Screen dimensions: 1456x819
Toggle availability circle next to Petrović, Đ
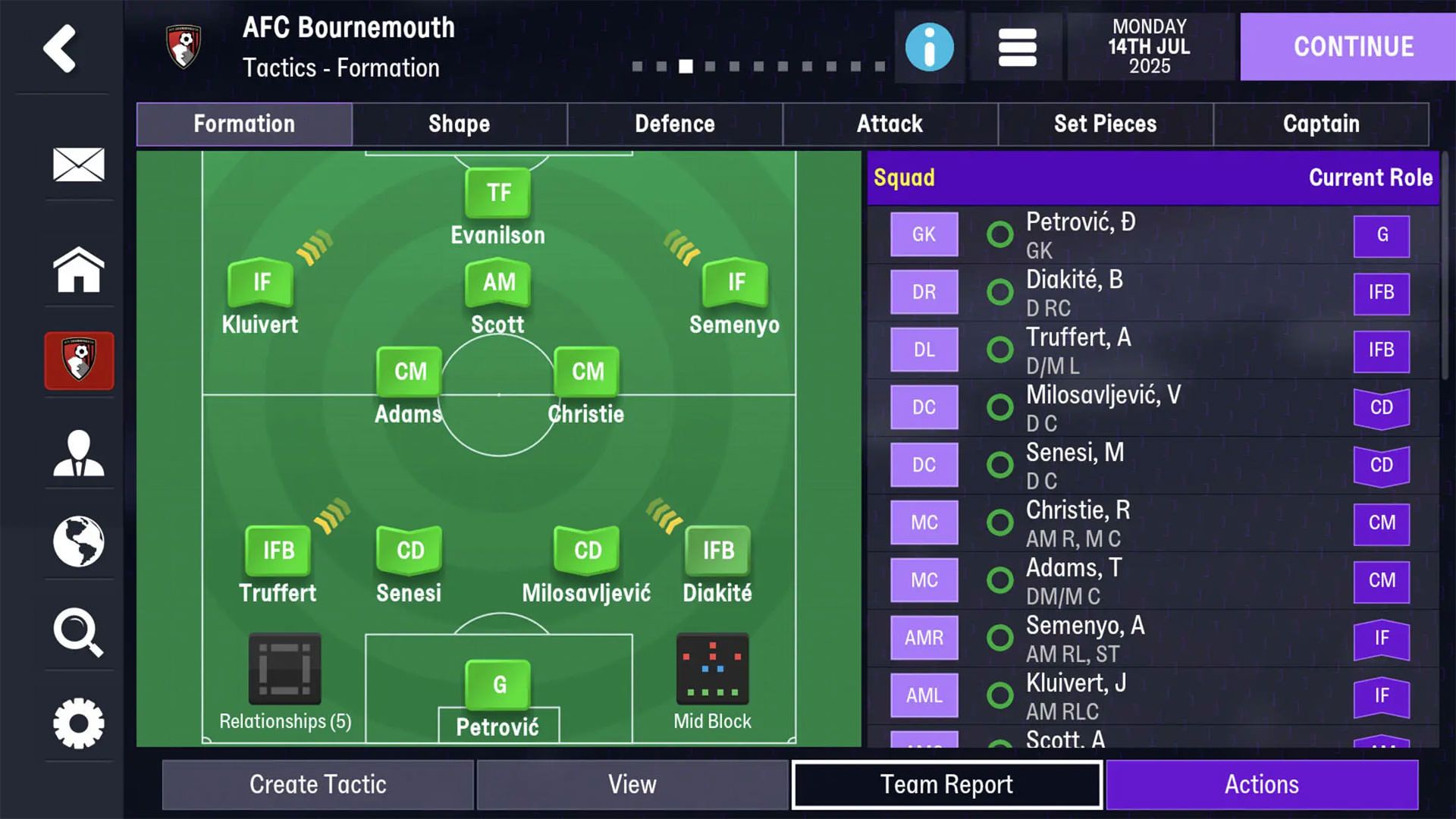click(999, 234)
